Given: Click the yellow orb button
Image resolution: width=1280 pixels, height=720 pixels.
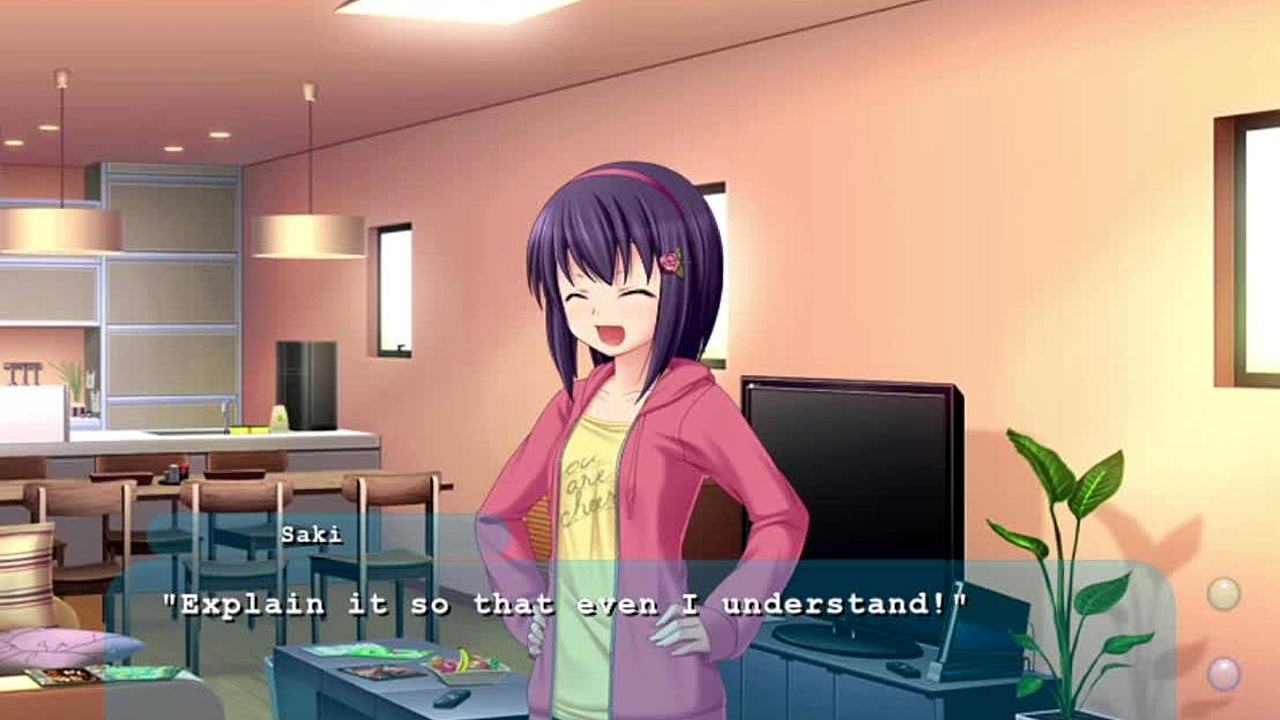Looking at the screenshot, I should point(1223,594).
